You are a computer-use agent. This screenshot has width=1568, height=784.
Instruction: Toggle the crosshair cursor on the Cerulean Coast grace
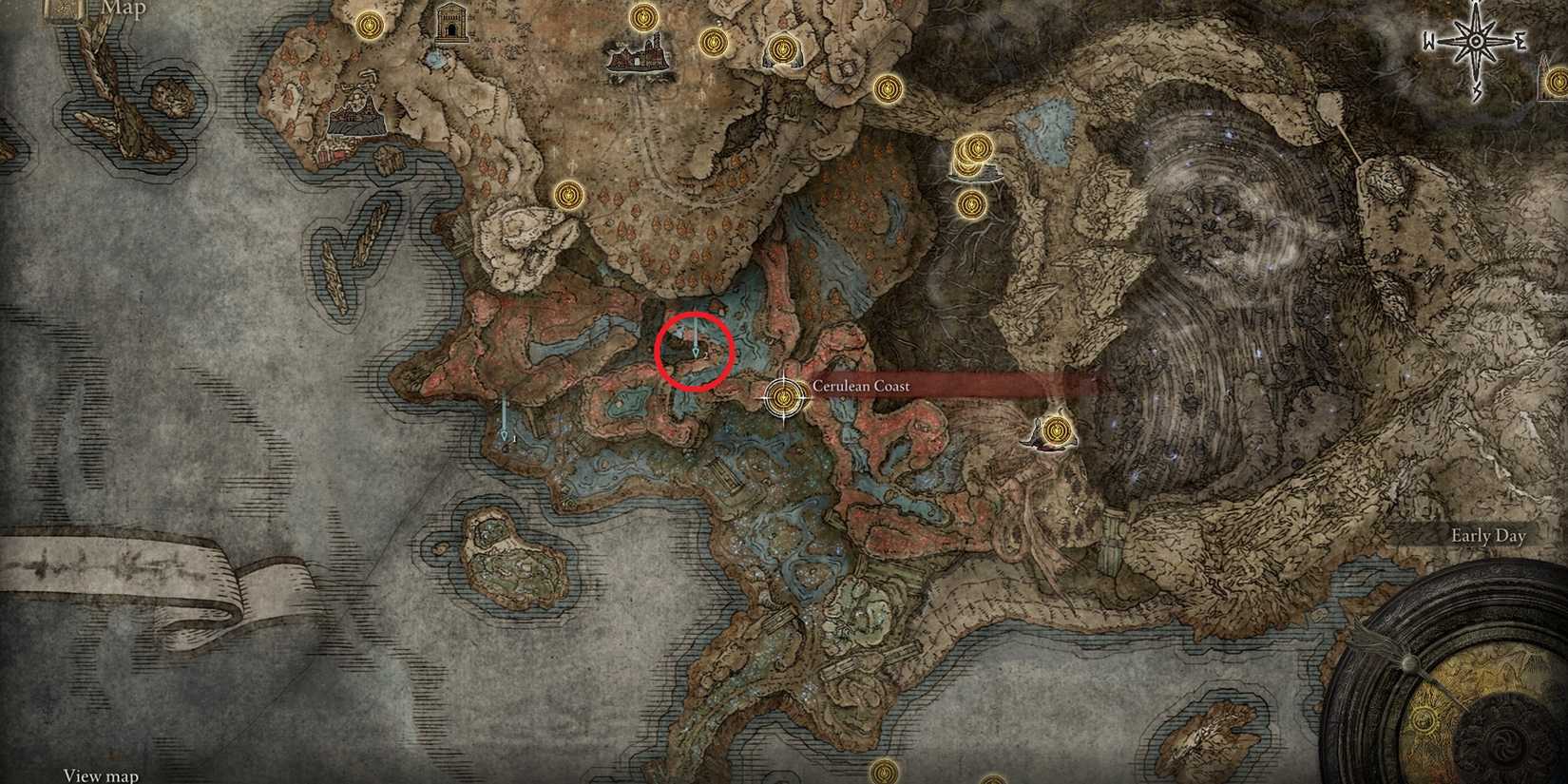781,395
